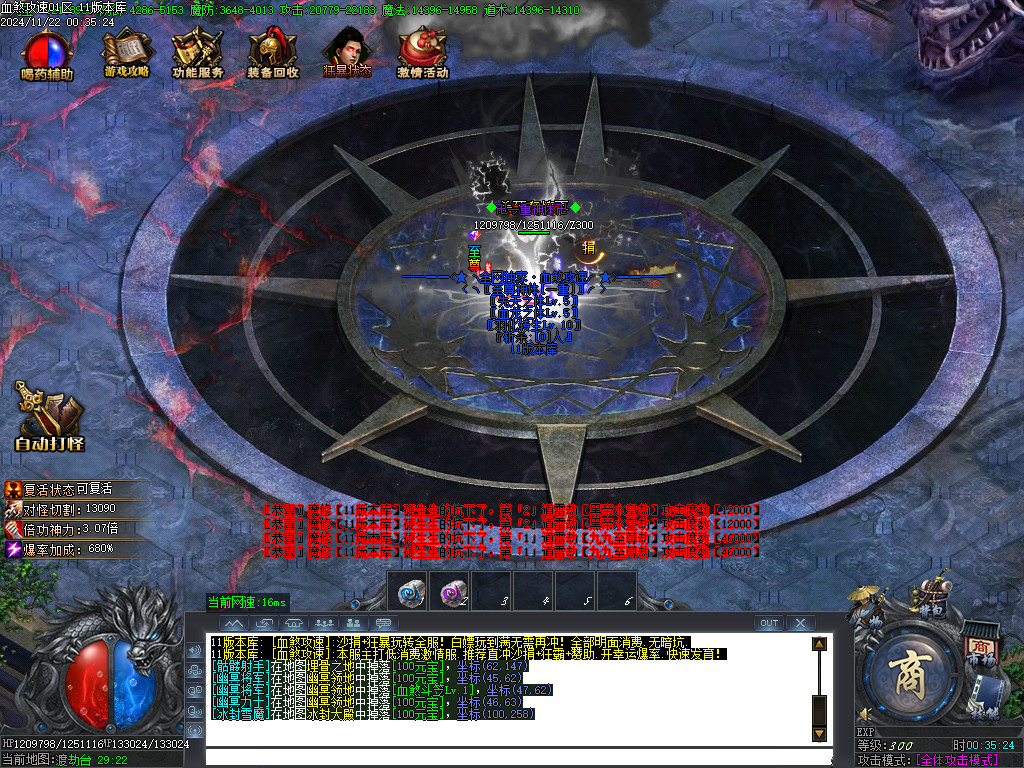Open the 激情活动 events menu
Screen dimensions: 1024x768
coord(422,54)
